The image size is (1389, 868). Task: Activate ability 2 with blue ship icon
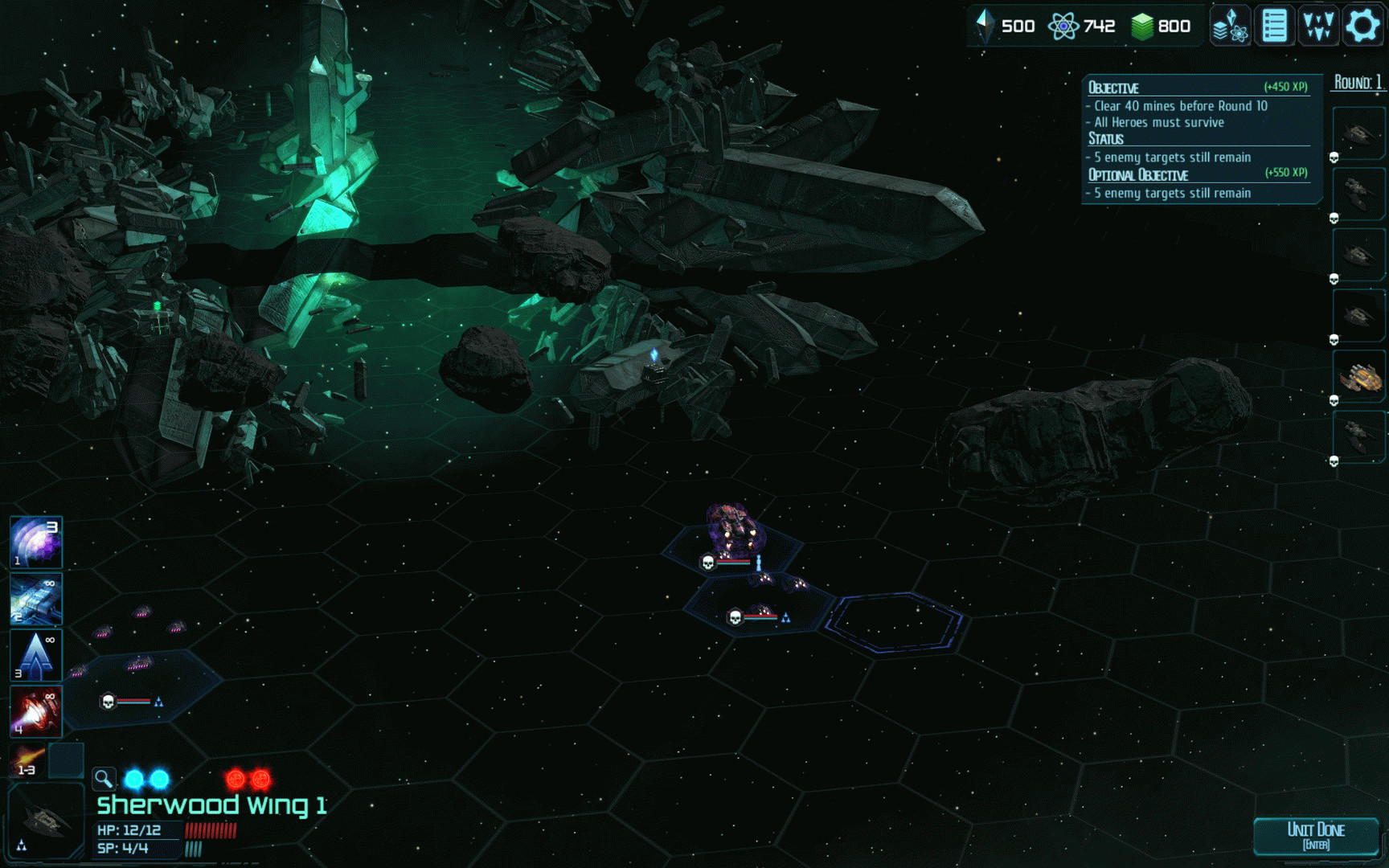click(x=35, y=599)
